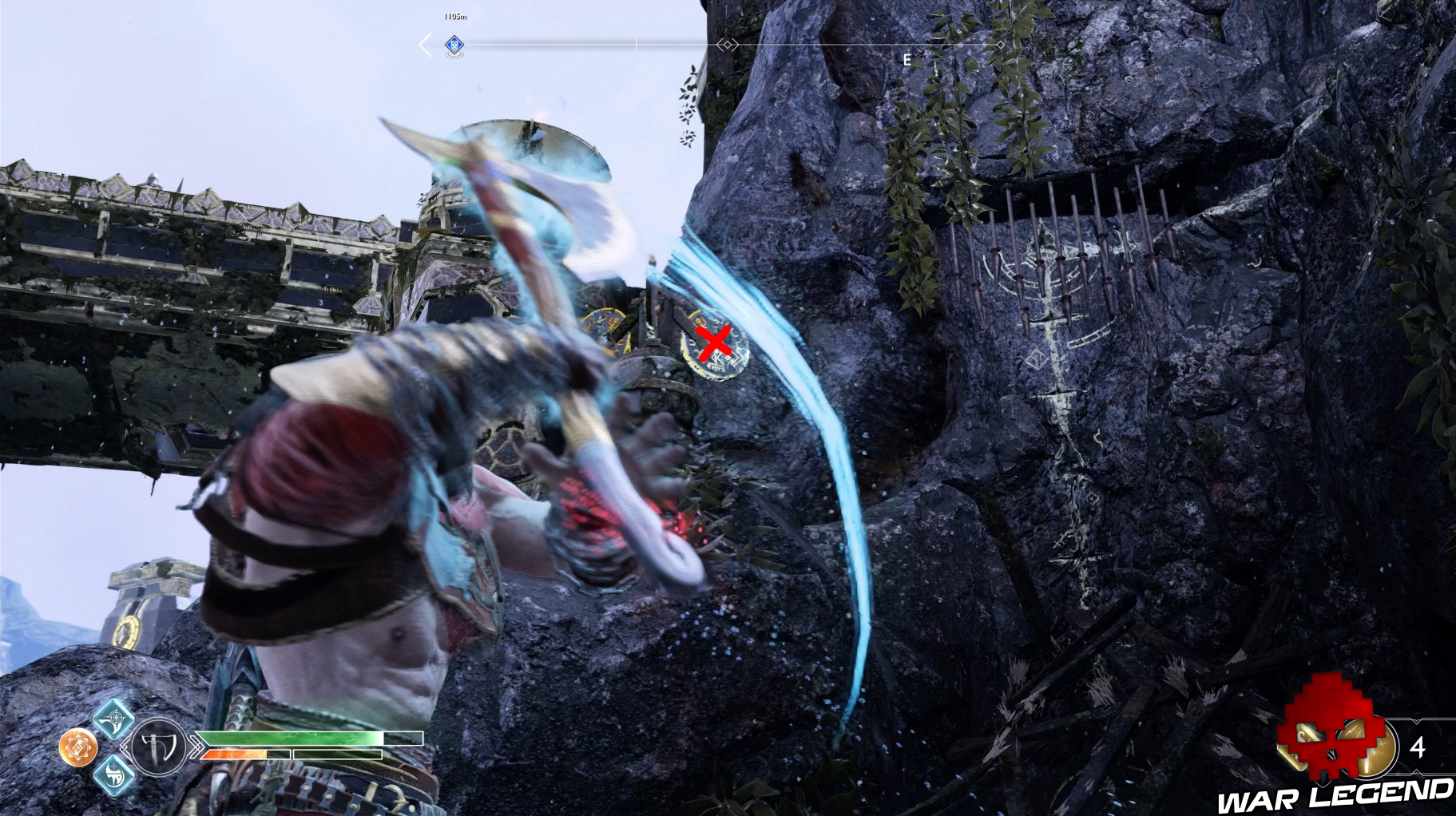
Task: Expand the upper chevron beside the stone counter
Action: pyautogui.click(x=1416, y=720)
